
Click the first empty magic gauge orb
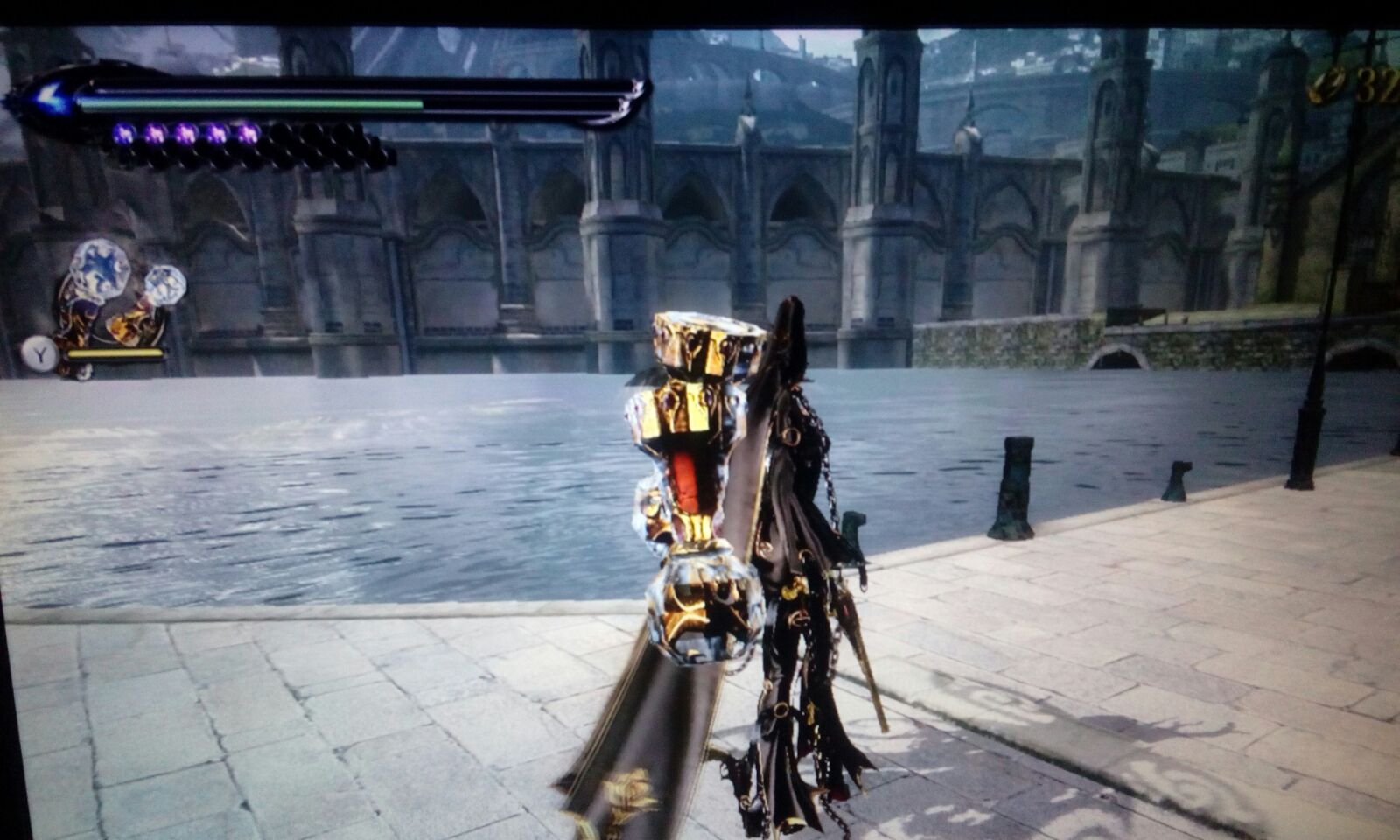(280, 134)
